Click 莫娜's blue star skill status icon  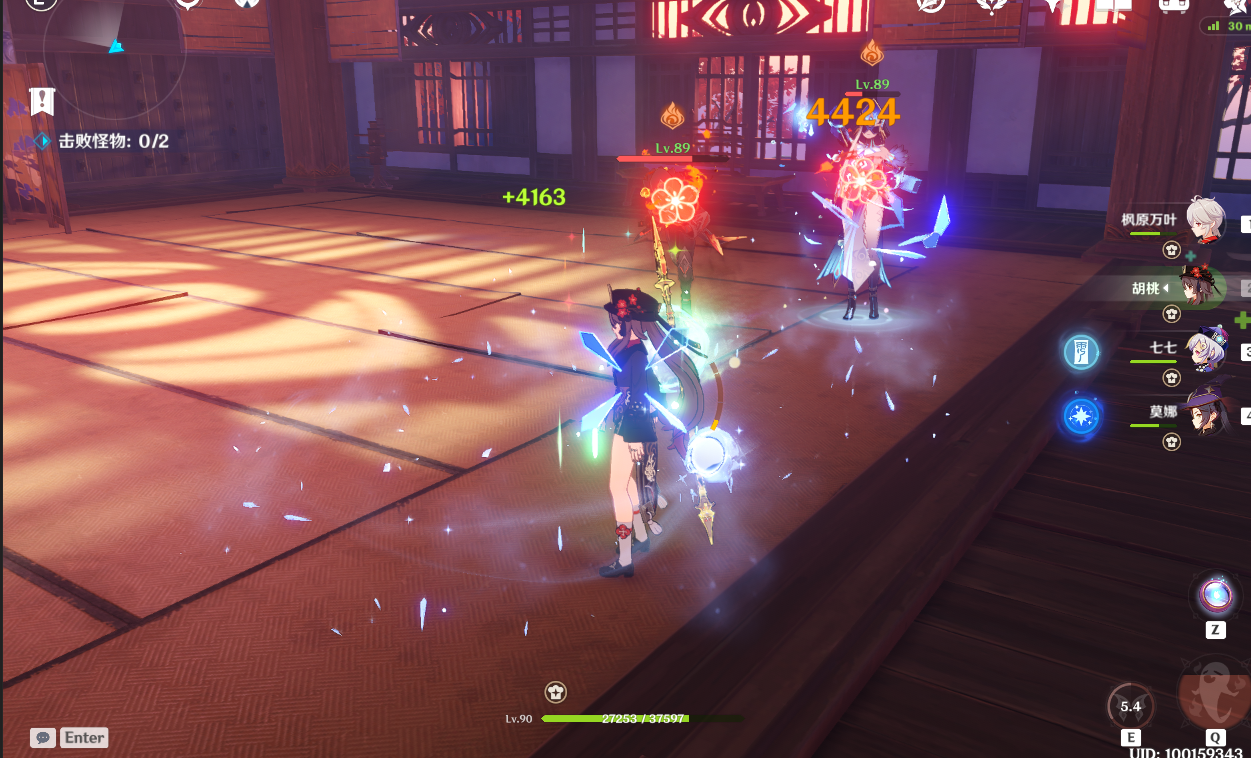(x=1080, y=415)
